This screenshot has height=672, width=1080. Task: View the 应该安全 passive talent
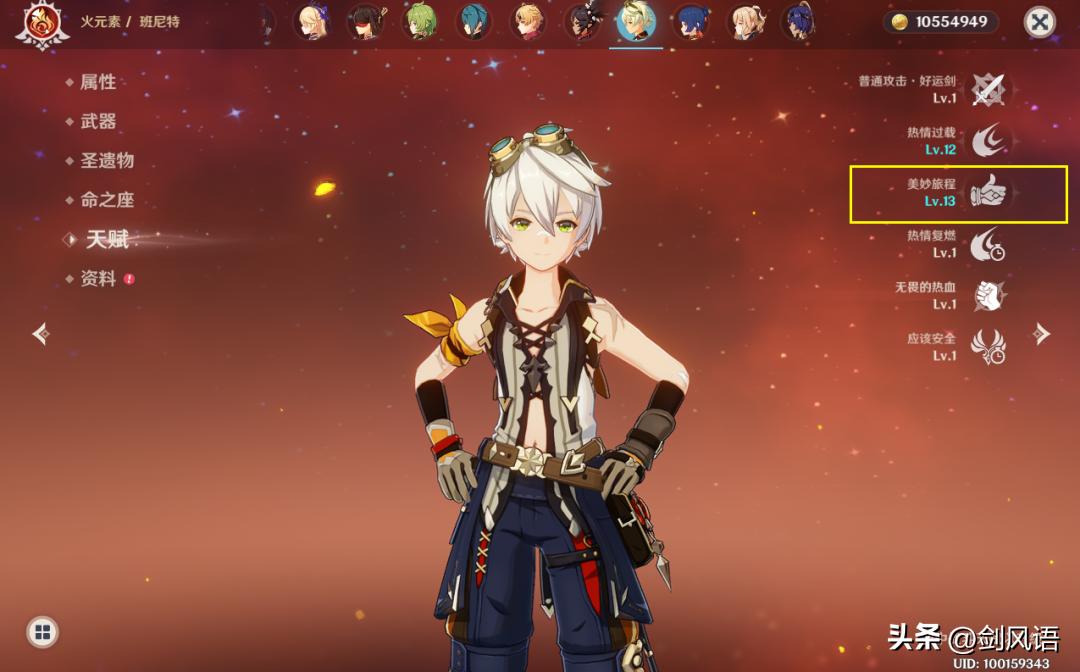tap(989, 347)
